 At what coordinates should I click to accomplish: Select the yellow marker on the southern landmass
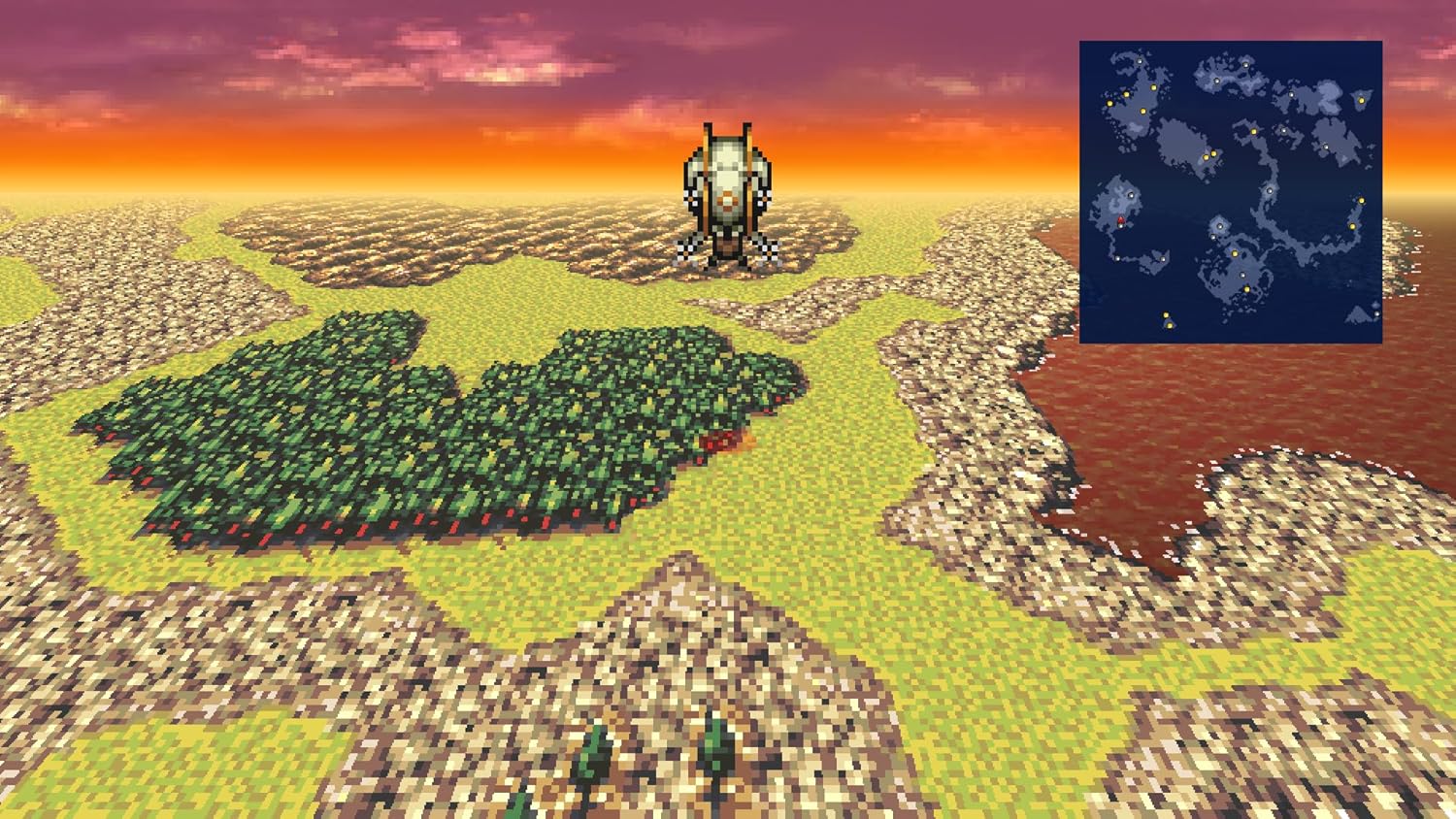[1246, 287]
